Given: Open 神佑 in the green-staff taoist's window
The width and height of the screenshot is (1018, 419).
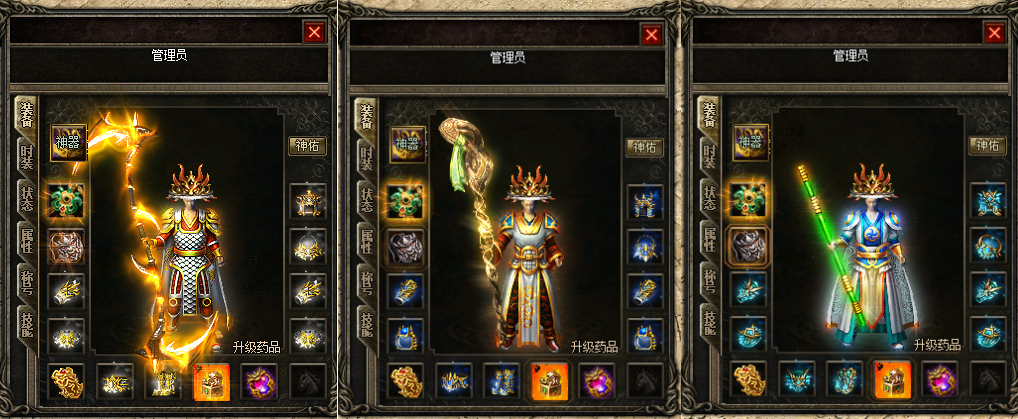Looking at the screenshot, I should (x=987, y=145).
